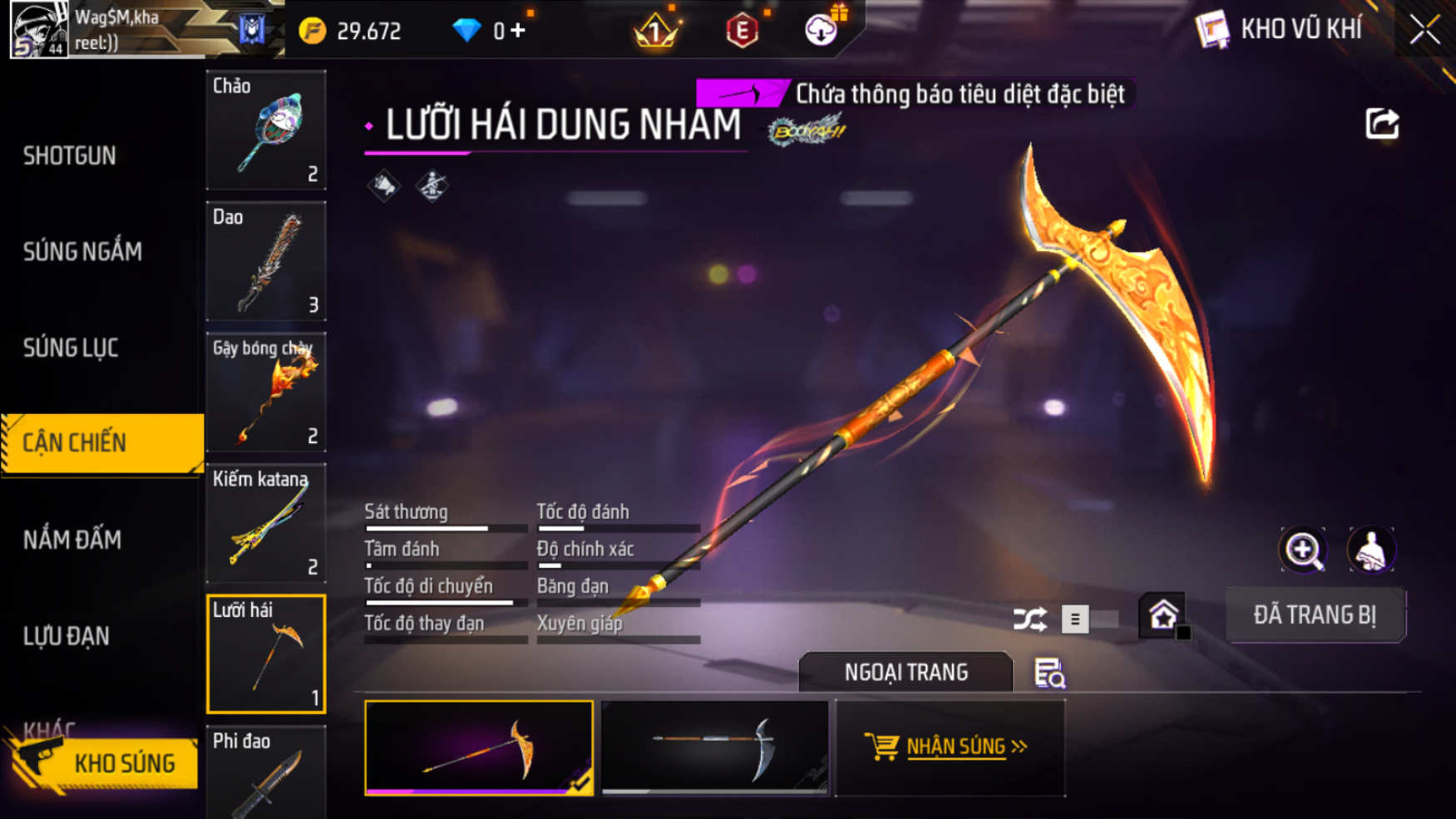Click the share arrow icon
Image resolution: width=1456 pixels, height=819 pixels.
point(1382,124)
